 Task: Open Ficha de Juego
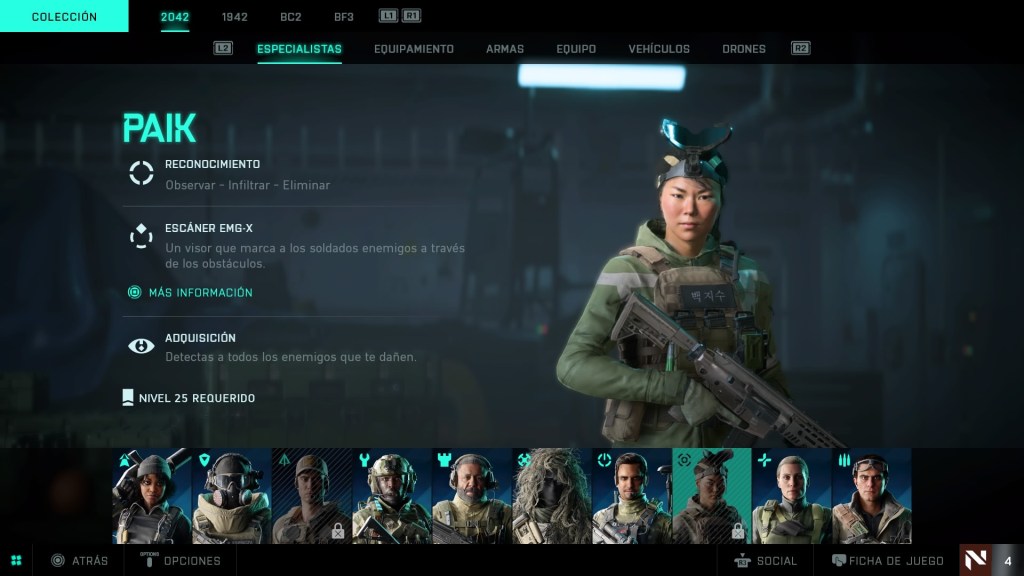888,561
